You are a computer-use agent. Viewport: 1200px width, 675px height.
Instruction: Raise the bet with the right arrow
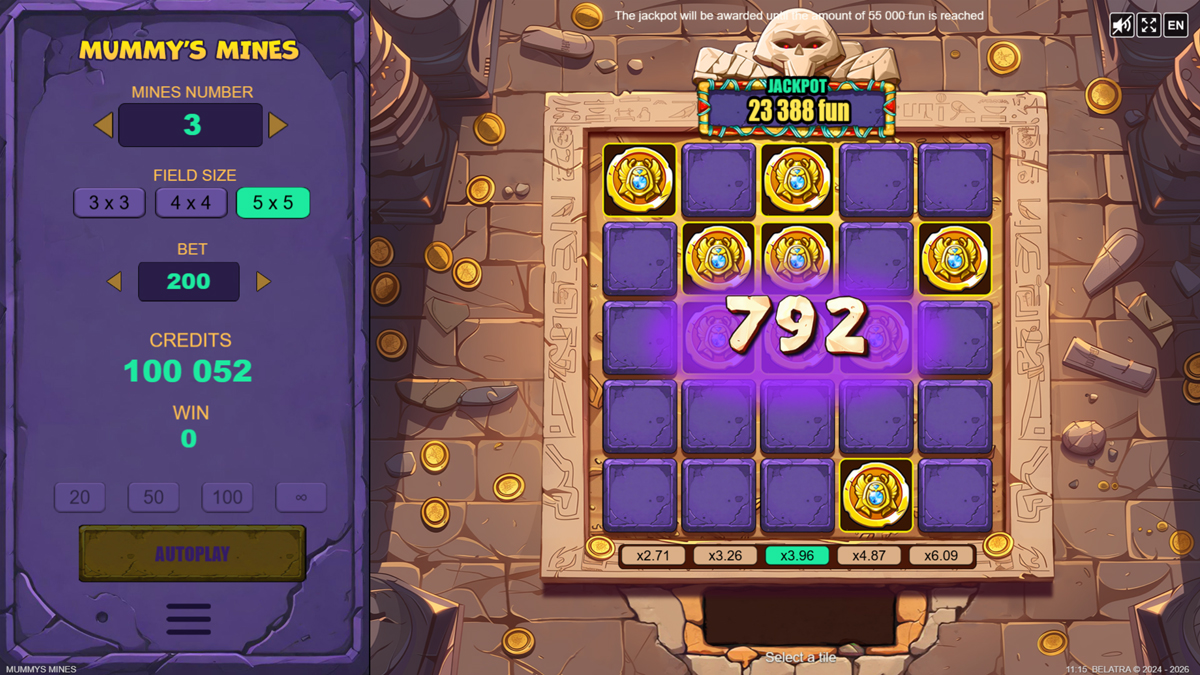(x=263, y=282)
